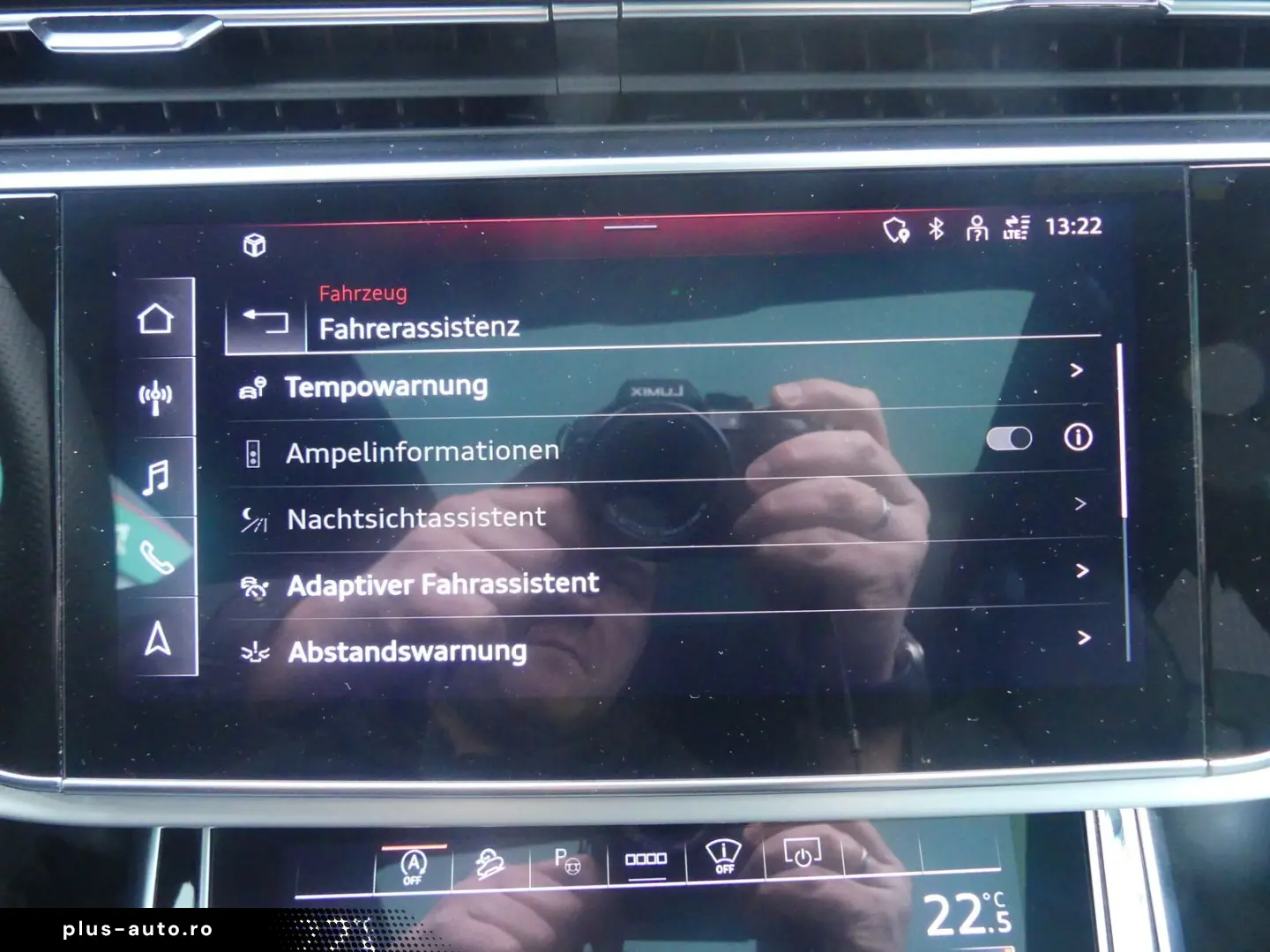Open the Fahrzeug breadcrumb menu
Image resolution: width=1270 pixels, height=952 pixels.
[x=362, y=294]
